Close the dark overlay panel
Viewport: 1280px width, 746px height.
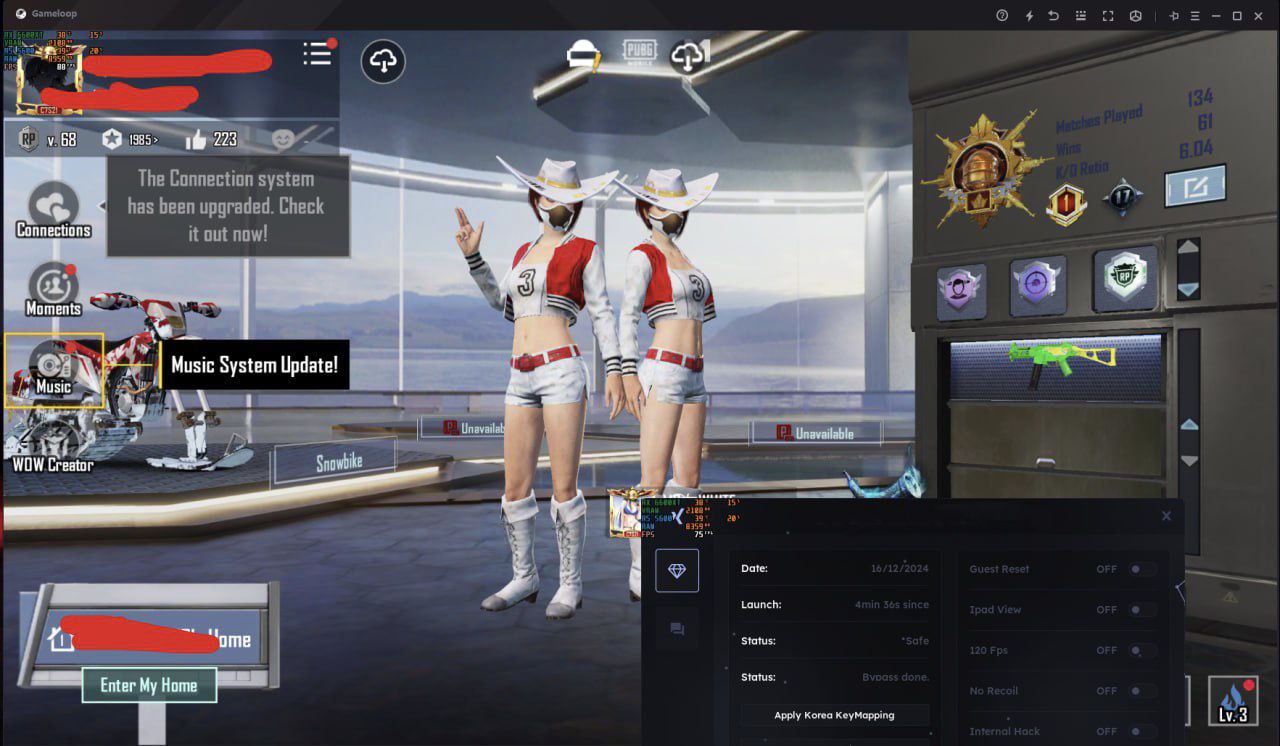(x=1166, y=516)
